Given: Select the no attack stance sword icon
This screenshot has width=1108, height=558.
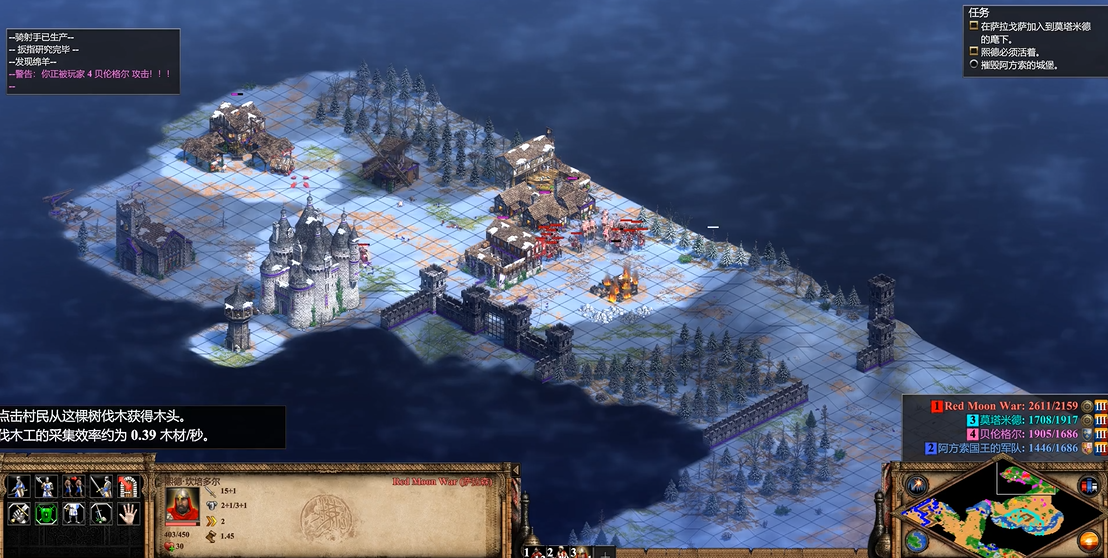Looking at the screenshot, I should pos(101,514).
